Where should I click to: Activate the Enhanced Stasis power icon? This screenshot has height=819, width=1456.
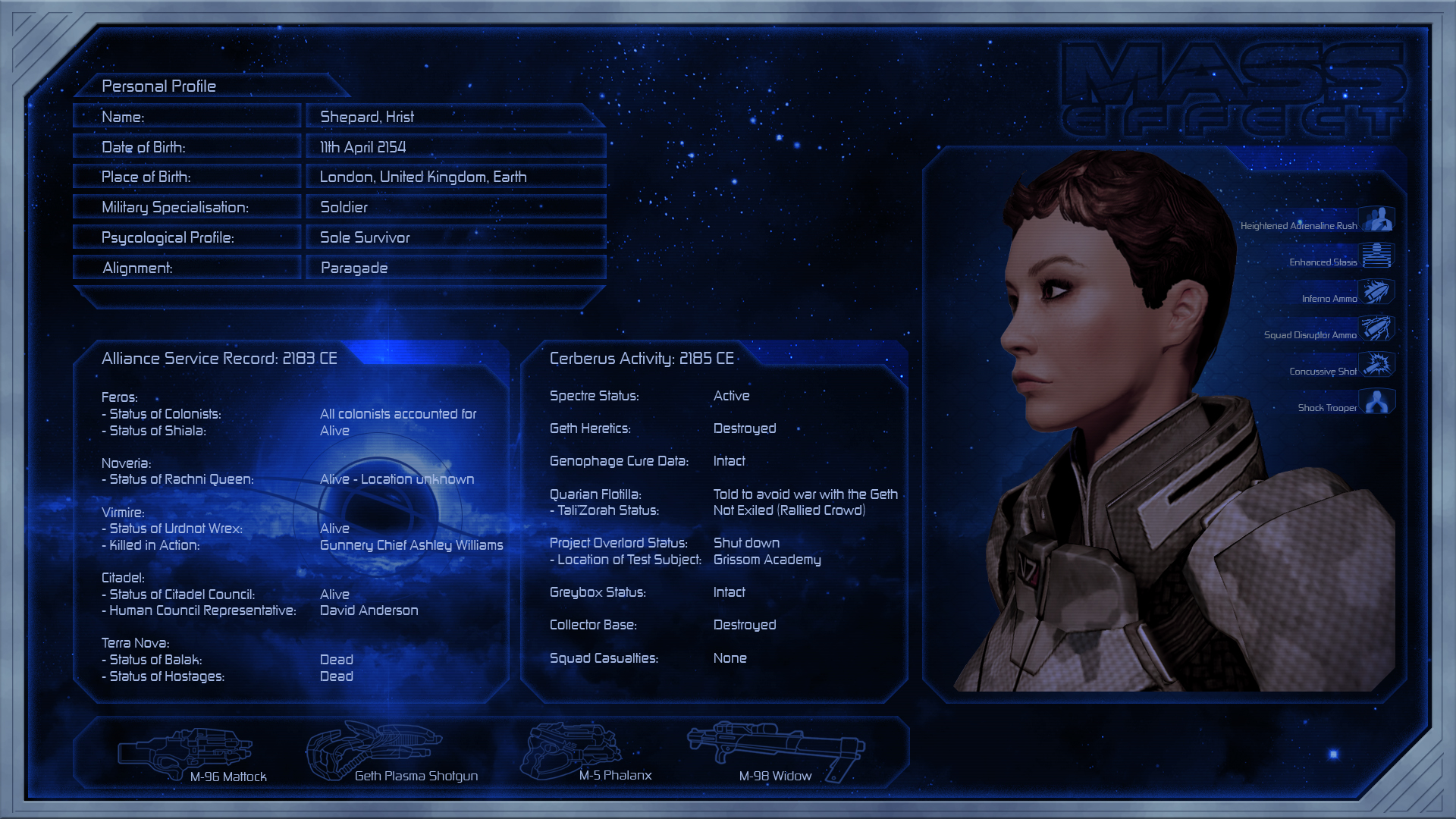click(1376, 256)
